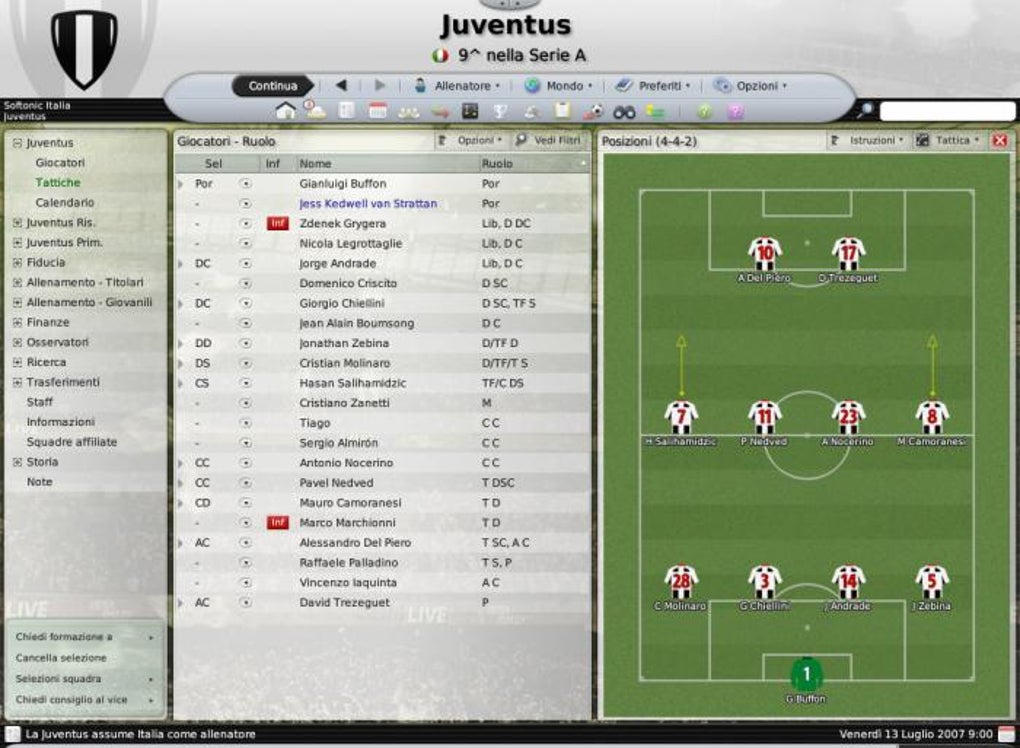1020x748 pixels.
Task: Select Gianluigi Buffon in player list
Action: coord(342,184)
